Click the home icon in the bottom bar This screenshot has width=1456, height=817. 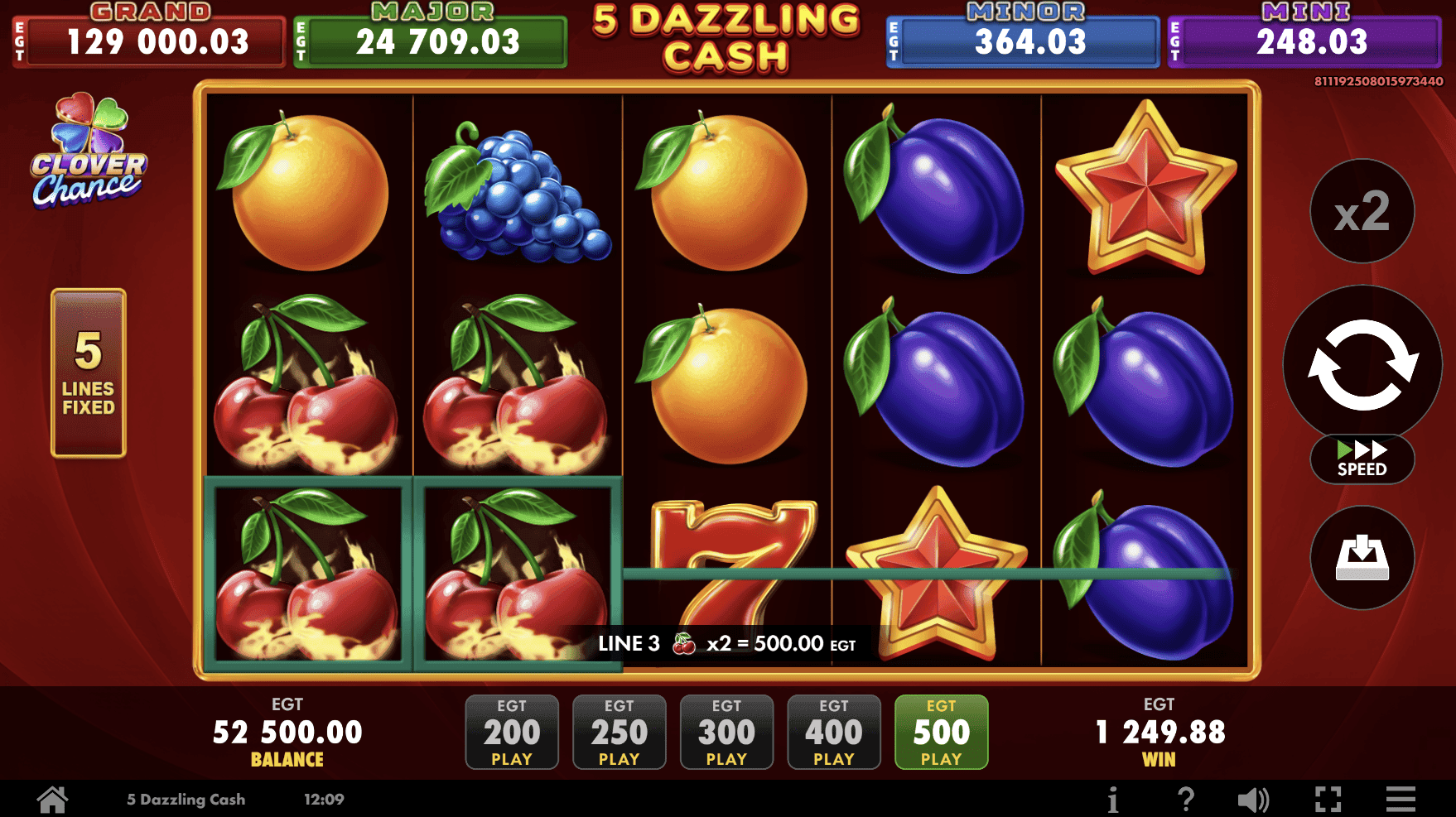pos(53,798)
